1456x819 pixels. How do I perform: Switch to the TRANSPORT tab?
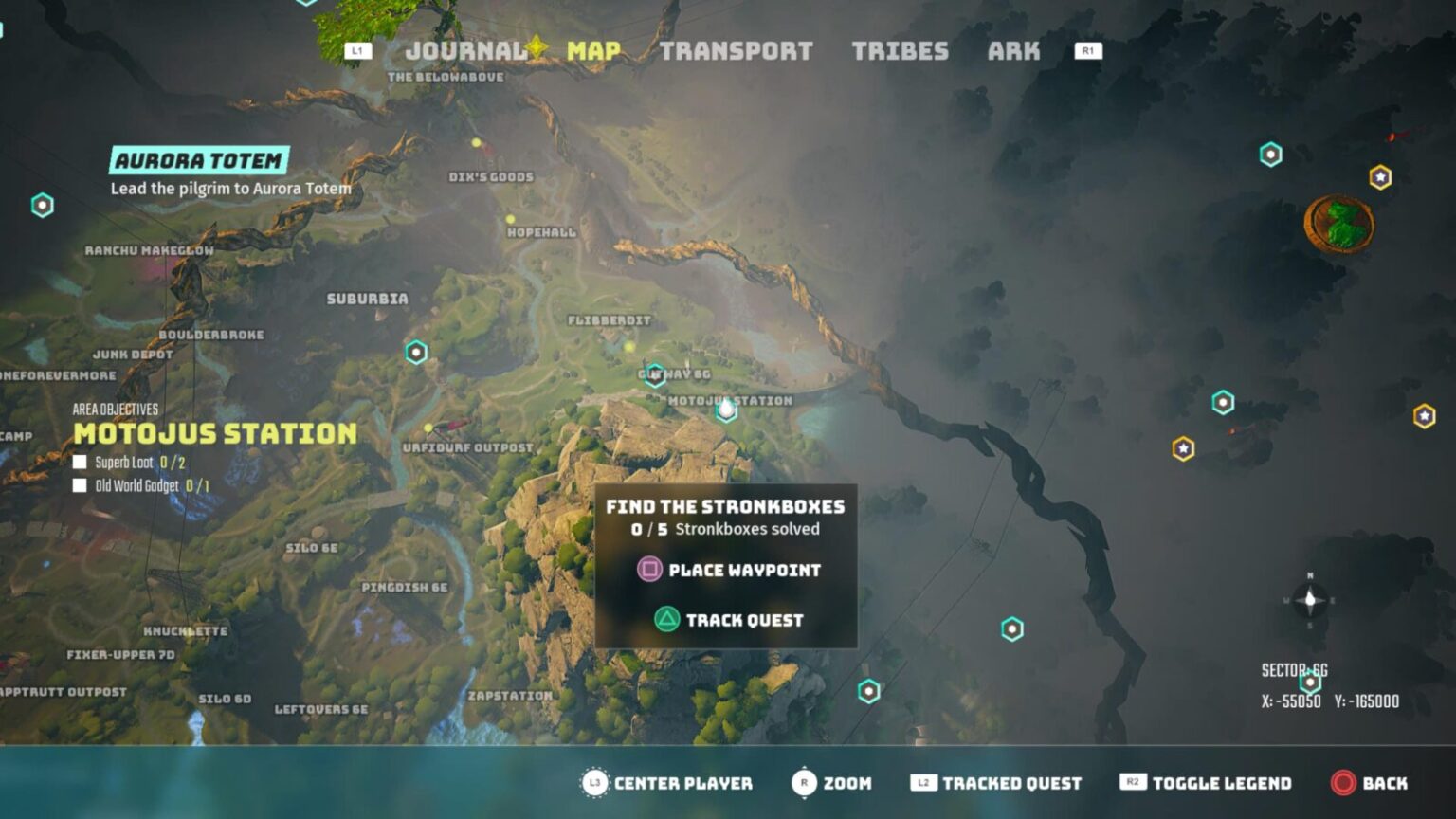(x=737, y=51)
